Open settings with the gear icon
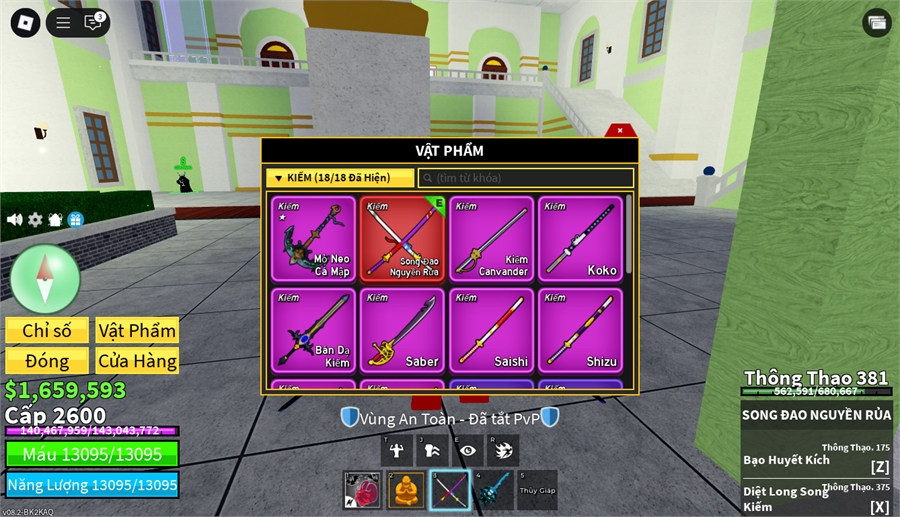 coord(35,219)
